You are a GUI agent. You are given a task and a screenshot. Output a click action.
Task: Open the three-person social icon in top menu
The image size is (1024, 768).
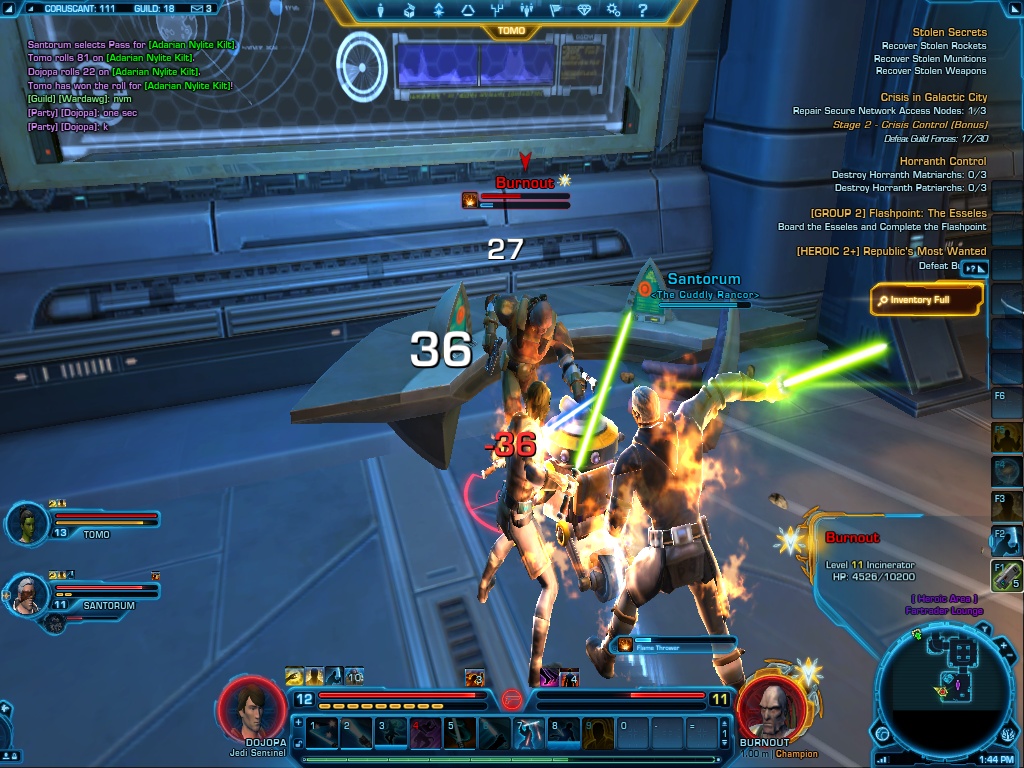coord(526,11)
